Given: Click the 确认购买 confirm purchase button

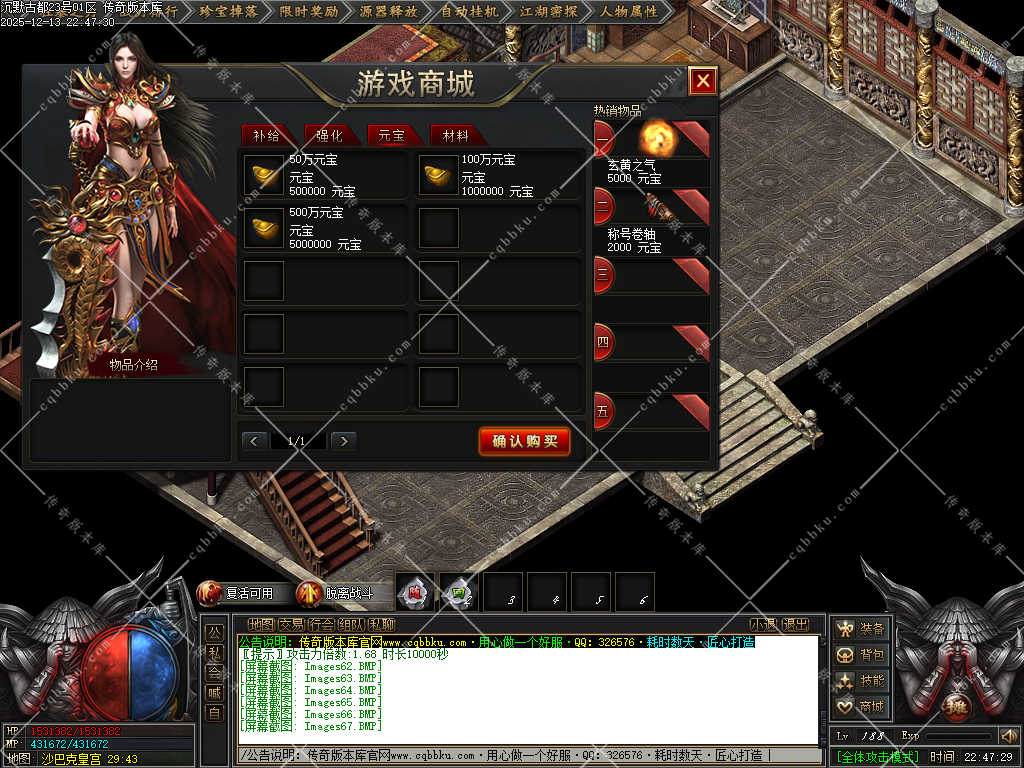Looking at the screenshot, I should tap(524, 441).
